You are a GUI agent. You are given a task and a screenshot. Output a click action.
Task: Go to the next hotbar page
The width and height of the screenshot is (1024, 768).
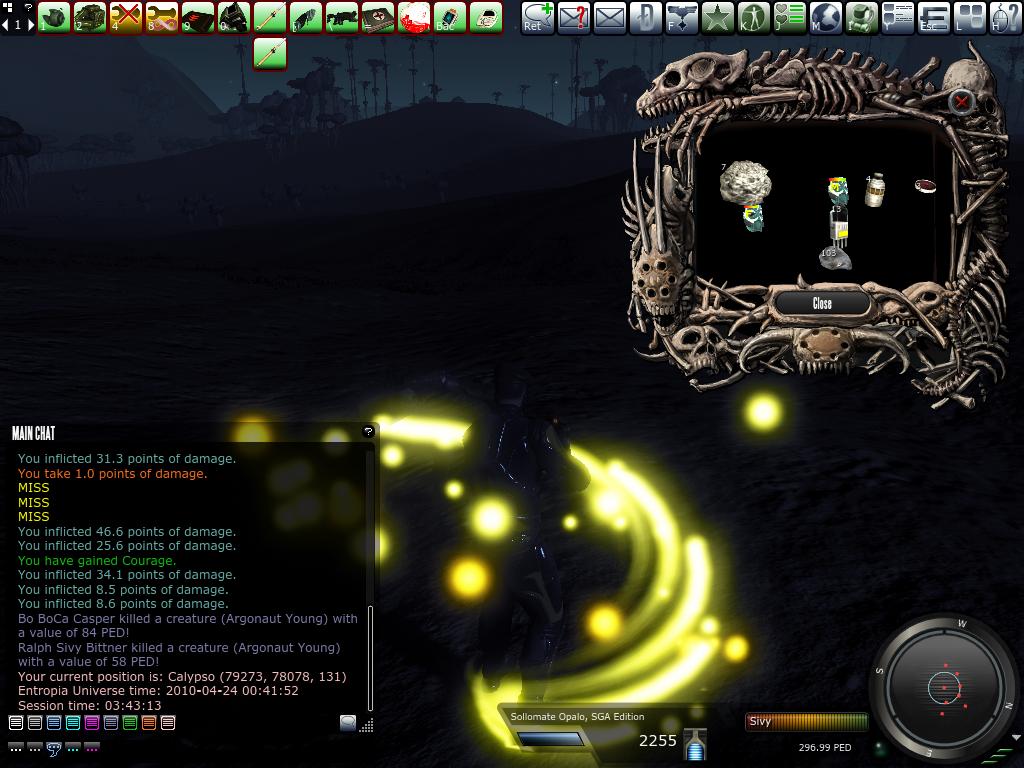[x=29, y=24]
